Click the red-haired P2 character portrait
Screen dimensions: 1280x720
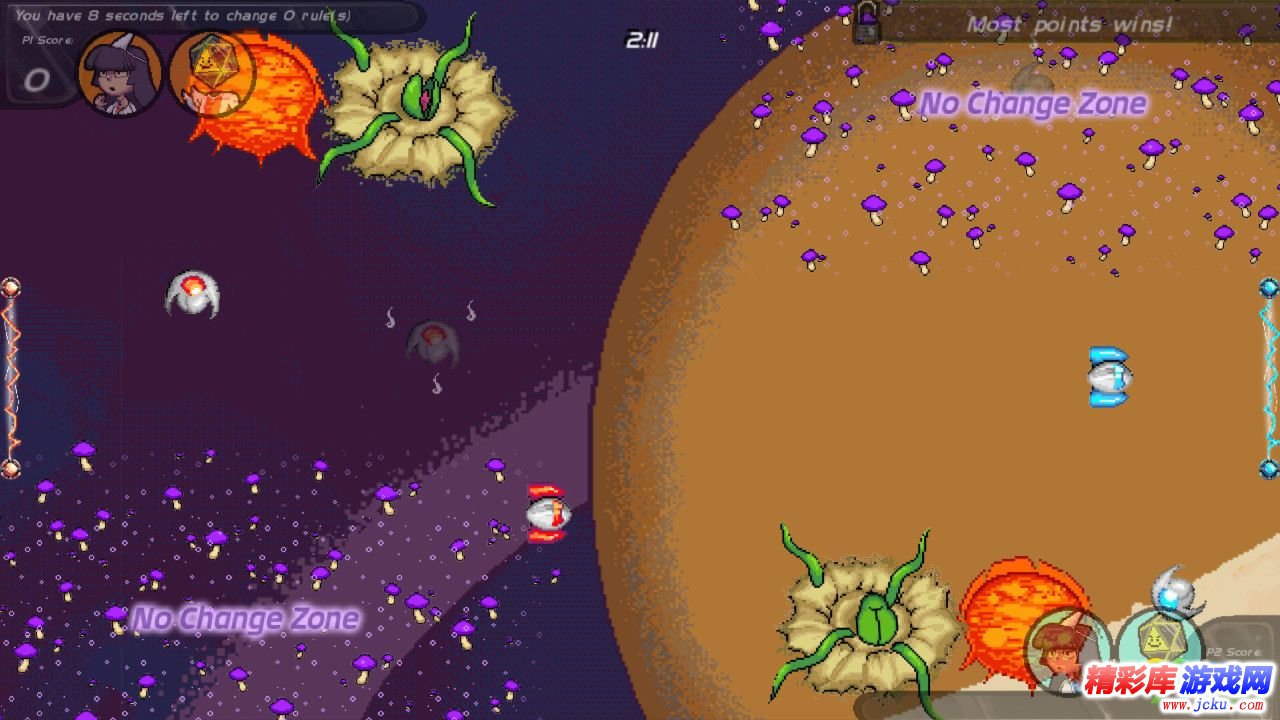point(1066,652)
